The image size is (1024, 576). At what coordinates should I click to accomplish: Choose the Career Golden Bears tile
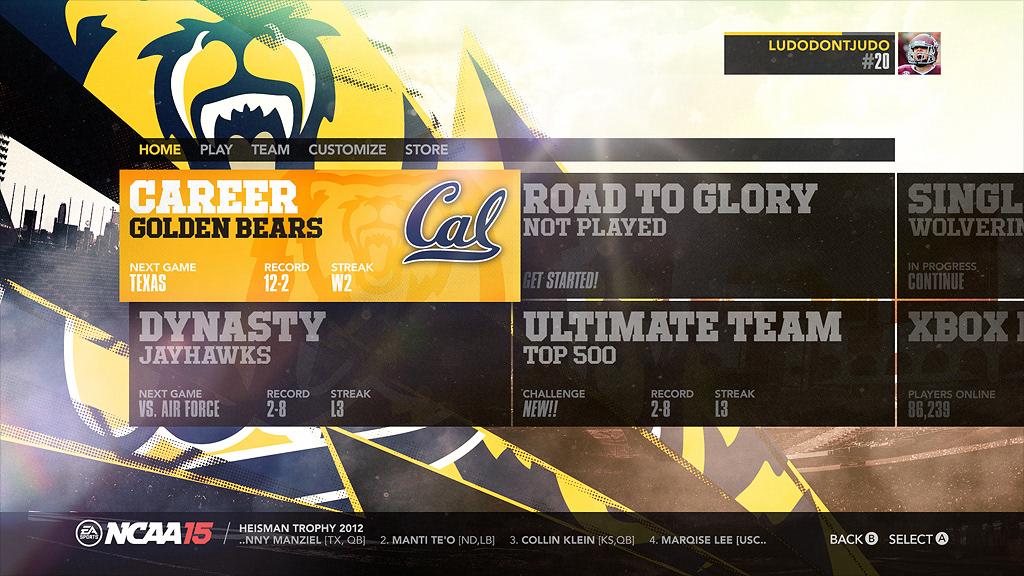(x=320, y=236)
